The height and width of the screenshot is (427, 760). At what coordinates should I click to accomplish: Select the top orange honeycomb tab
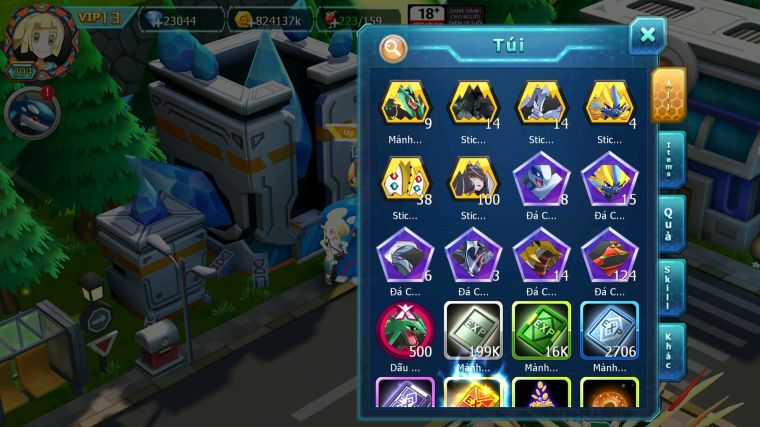coord(668,93)
